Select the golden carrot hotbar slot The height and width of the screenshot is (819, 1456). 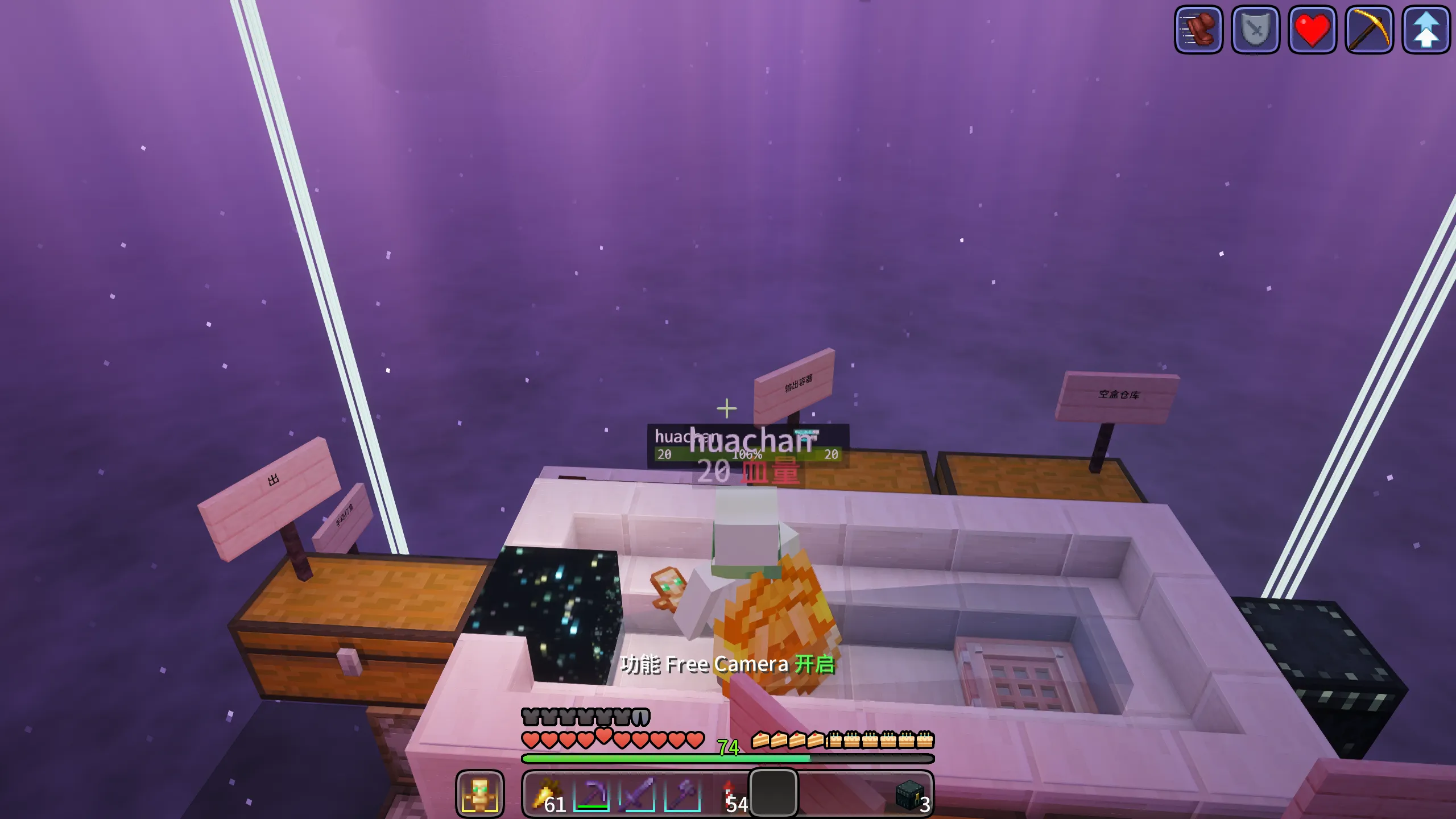(547, 794)
